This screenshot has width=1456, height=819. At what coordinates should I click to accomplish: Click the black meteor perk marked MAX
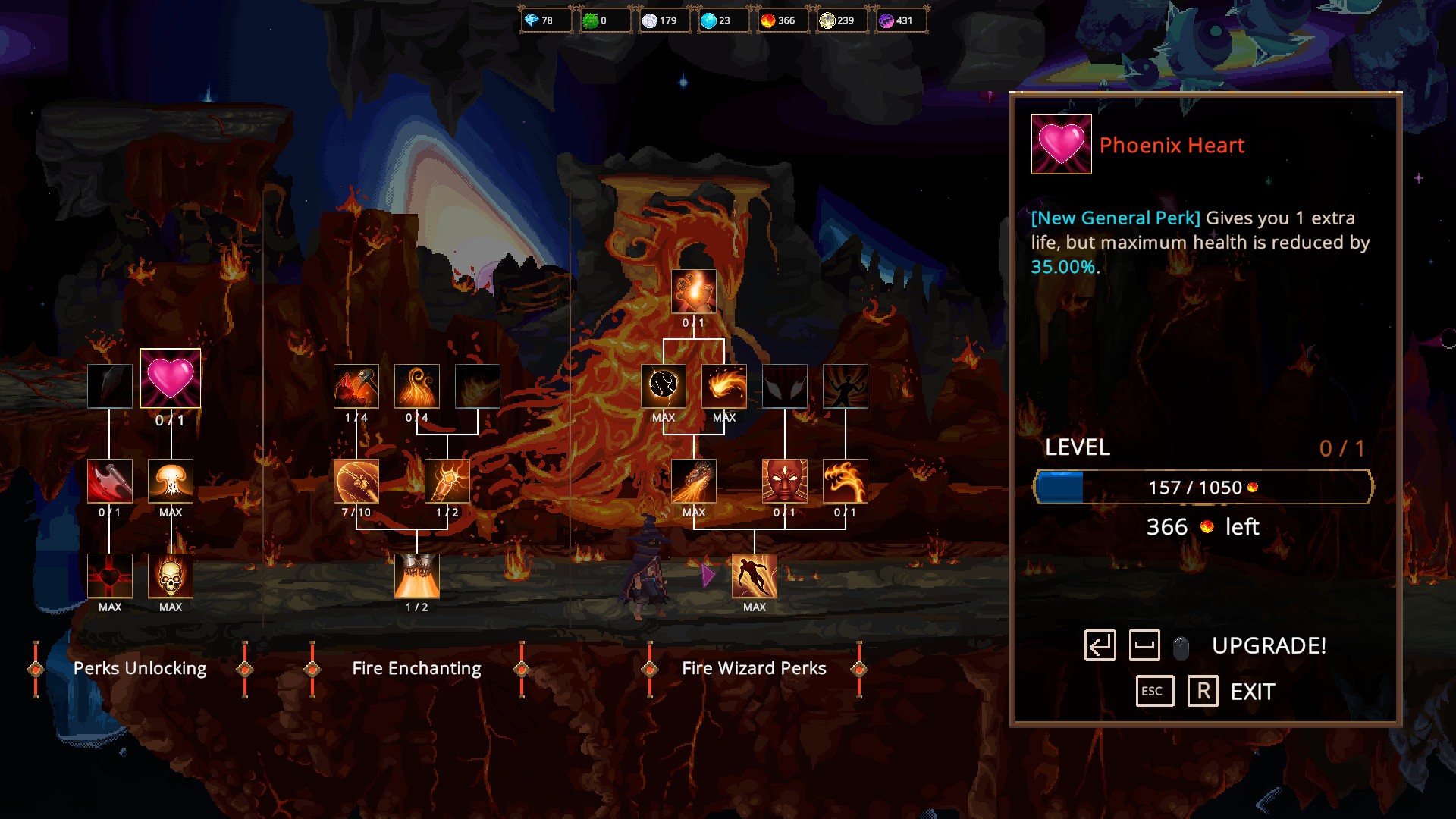pyautogui.click(x=664, y=386)
